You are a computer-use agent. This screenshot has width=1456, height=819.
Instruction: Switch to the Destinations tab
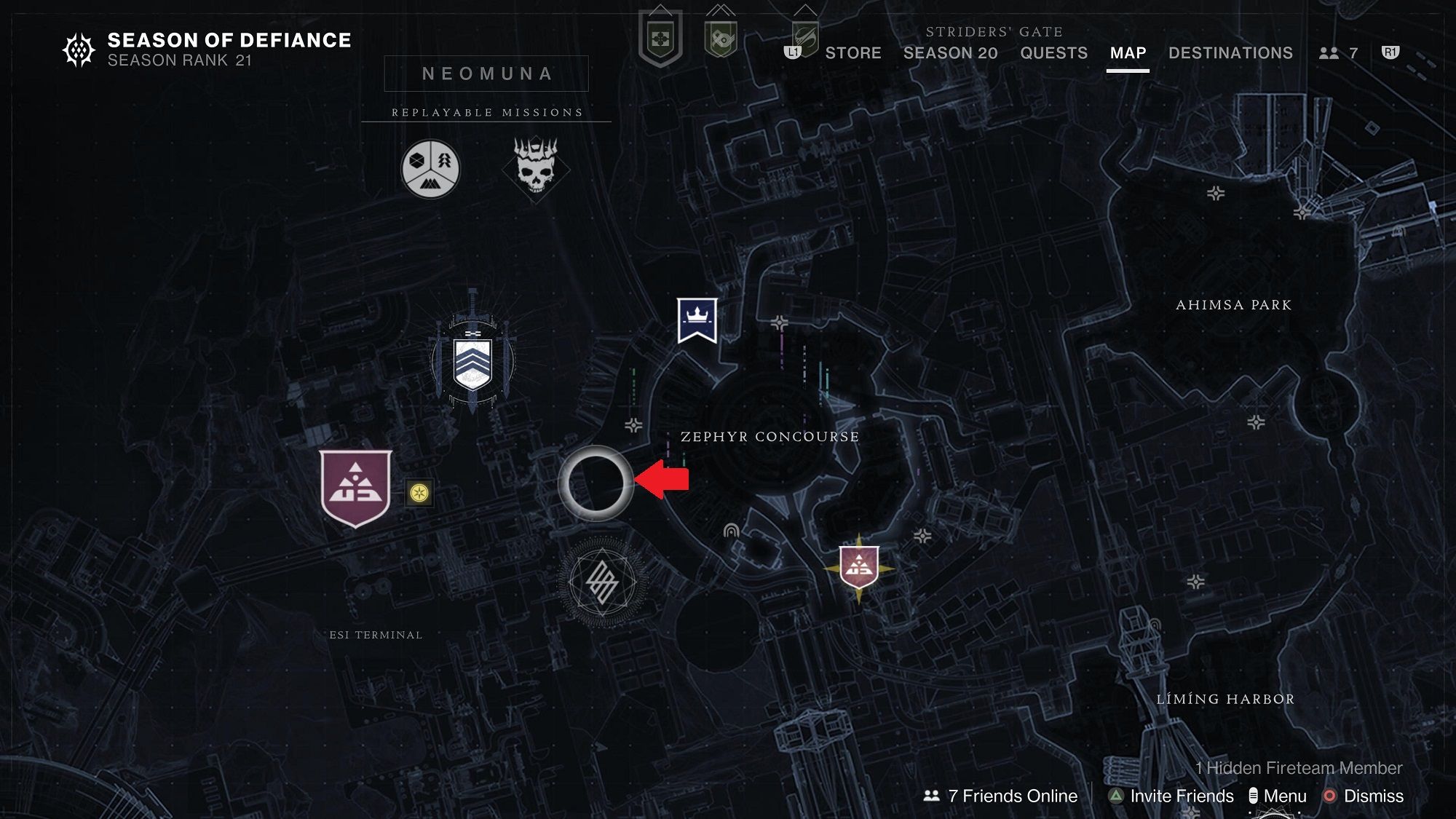tap(1230, 53)
